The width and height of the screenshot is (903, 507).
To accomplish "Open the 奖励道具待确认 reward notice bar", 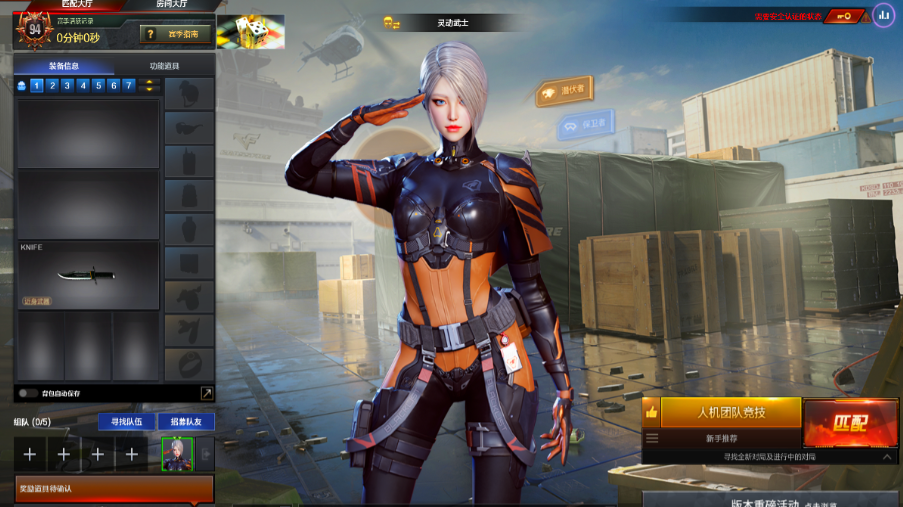I will pos(113,489).
